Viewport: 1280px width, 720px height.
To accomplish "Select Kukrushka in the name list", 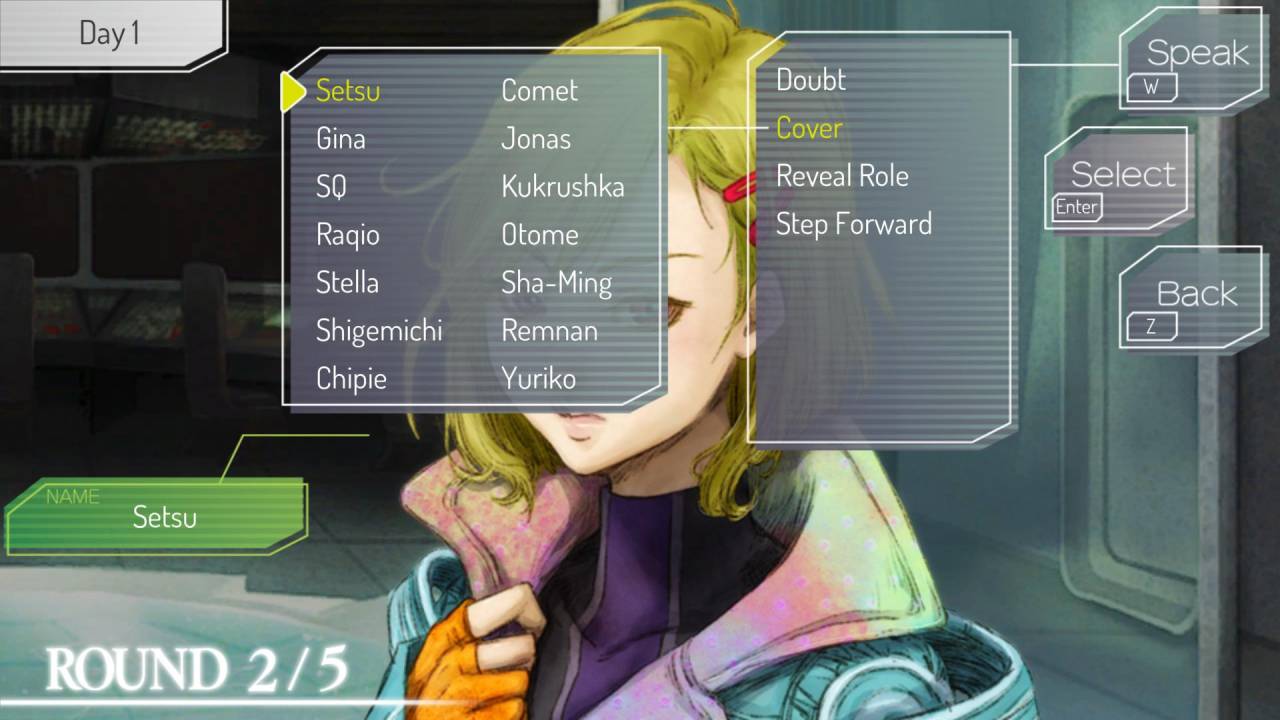I will (x=562, y=187).
